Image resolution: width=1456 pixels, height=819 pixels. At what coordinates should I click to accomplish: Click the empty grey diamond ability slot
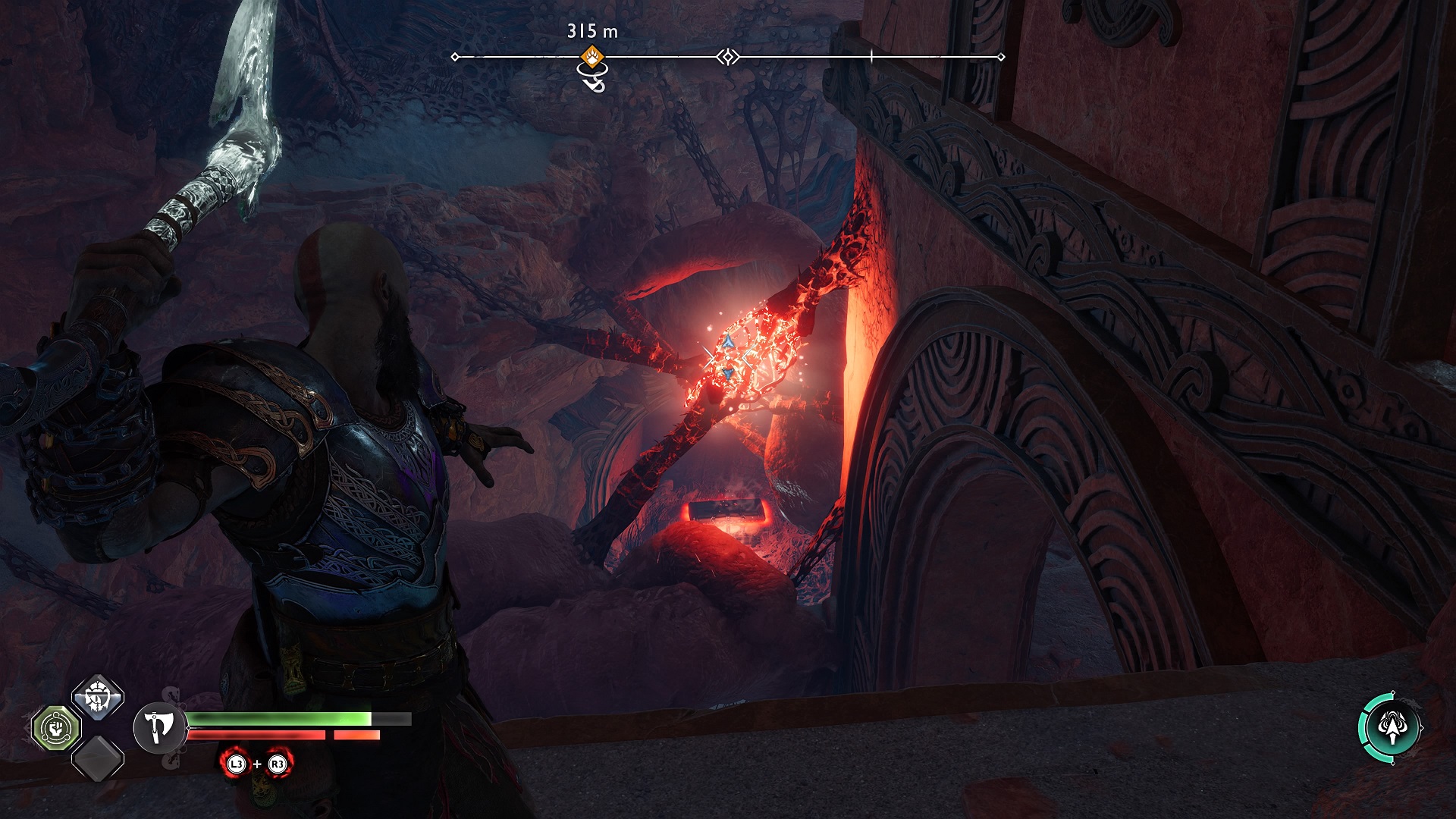[x=98, y=758]
